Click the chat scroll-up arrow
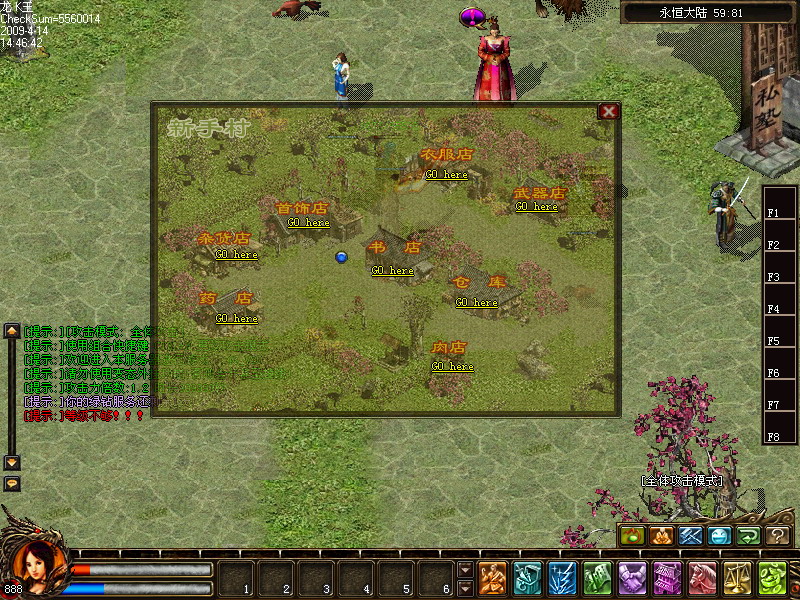Screen dimensions: 800x600 point(12,331)
